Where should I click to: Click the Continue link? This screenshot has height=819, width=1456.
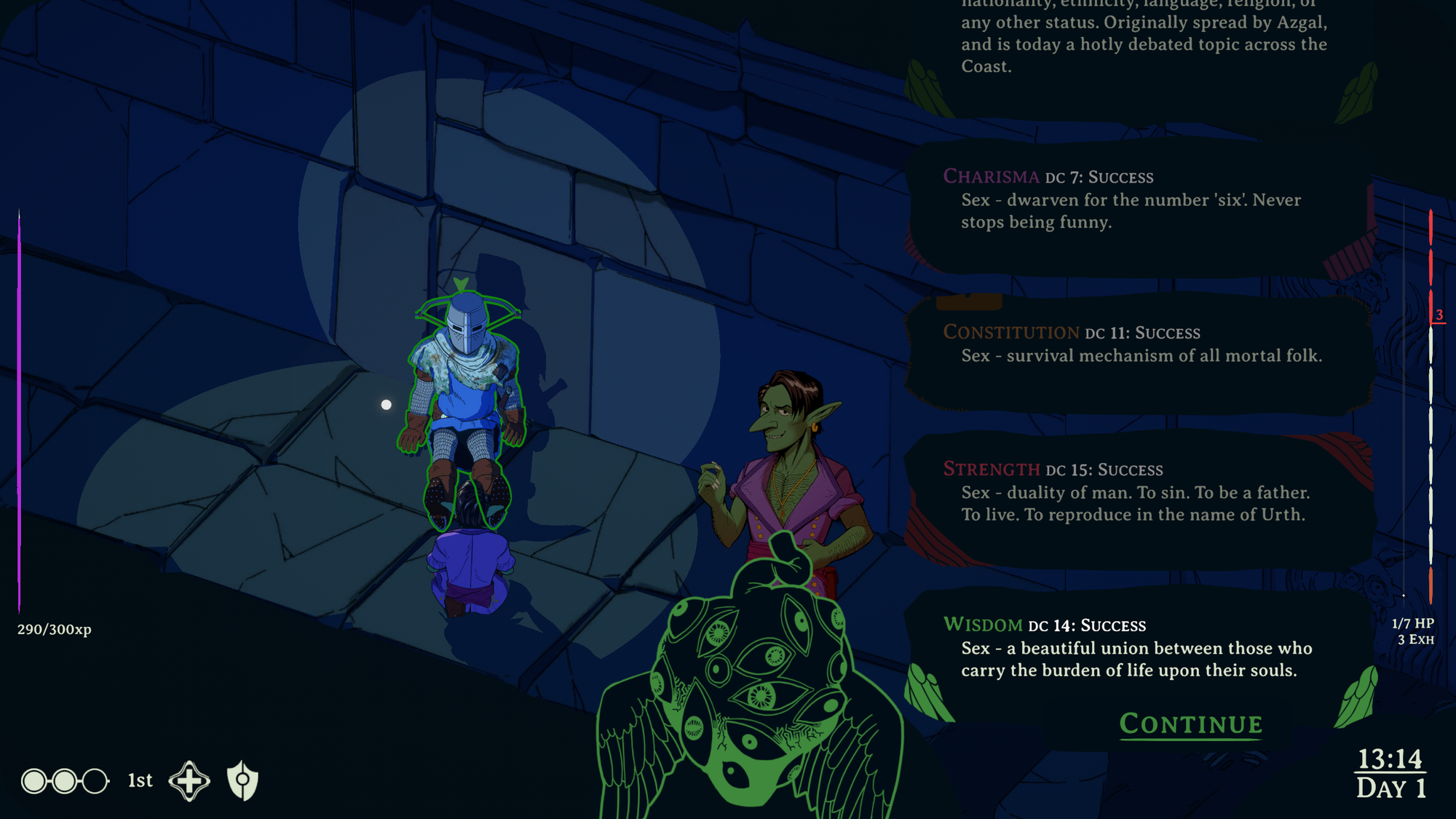(x=1191, y=724)
